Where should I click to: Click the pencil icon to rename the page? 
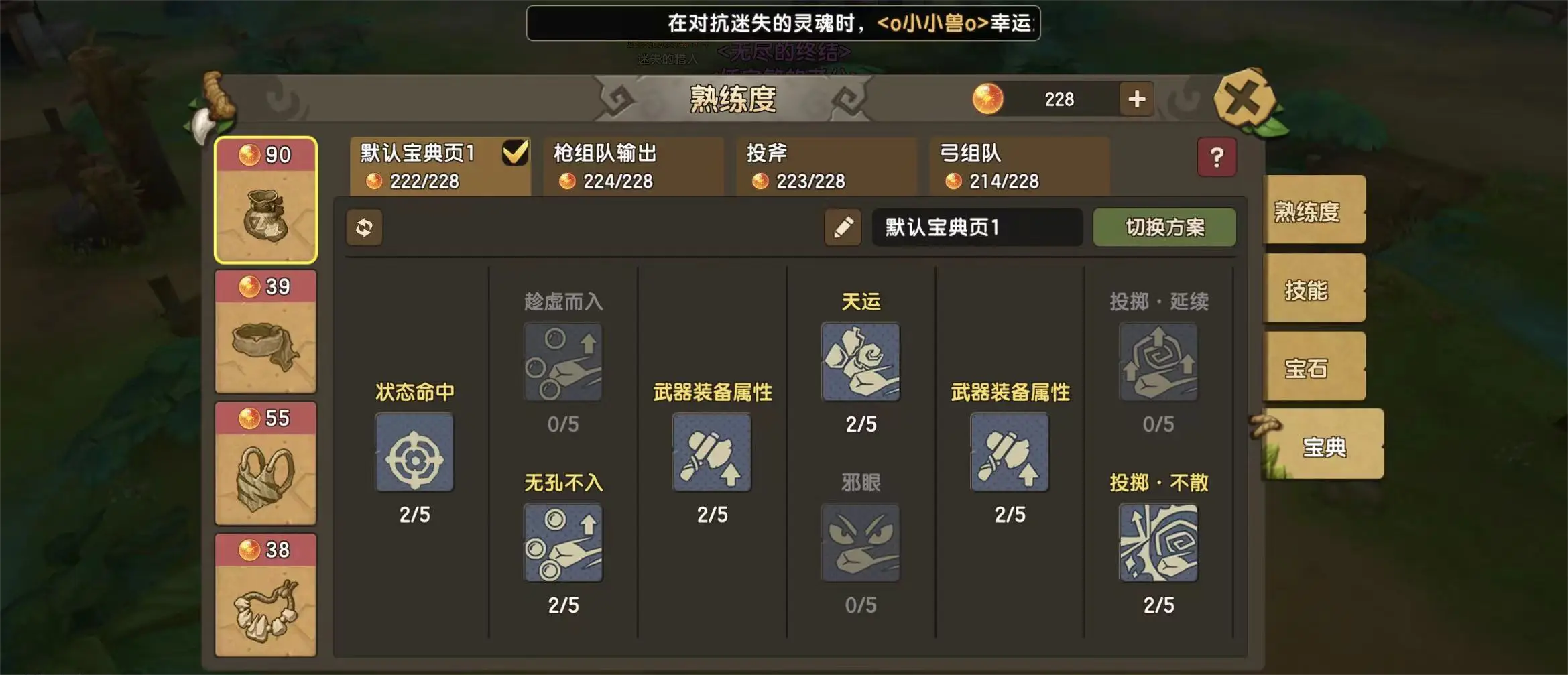click(841, 228)
